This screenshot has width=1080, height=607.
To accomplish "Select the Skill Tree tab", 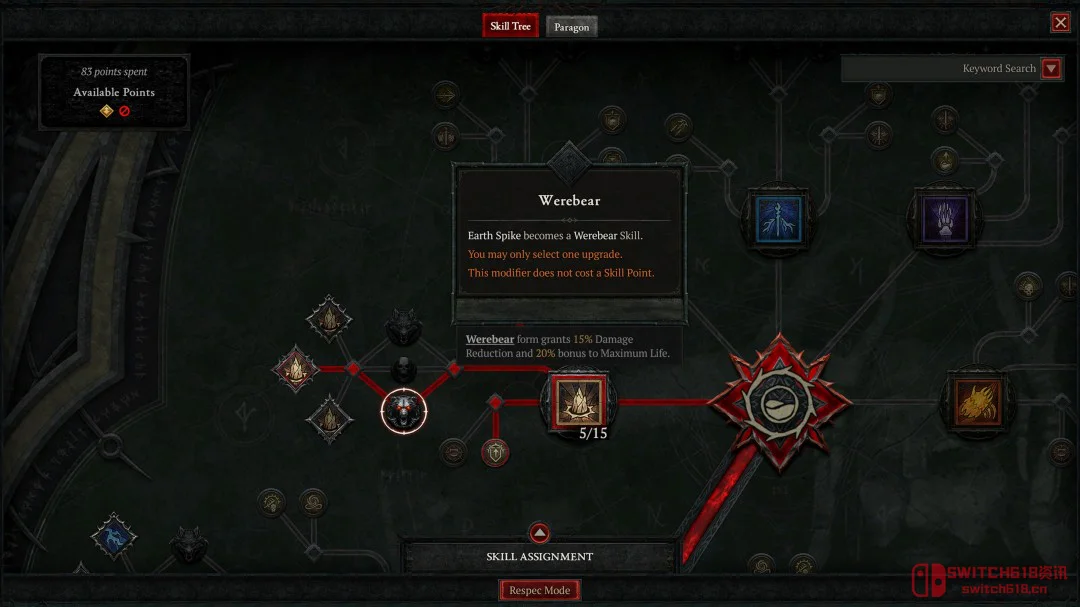I will click(x=510, y=26).
